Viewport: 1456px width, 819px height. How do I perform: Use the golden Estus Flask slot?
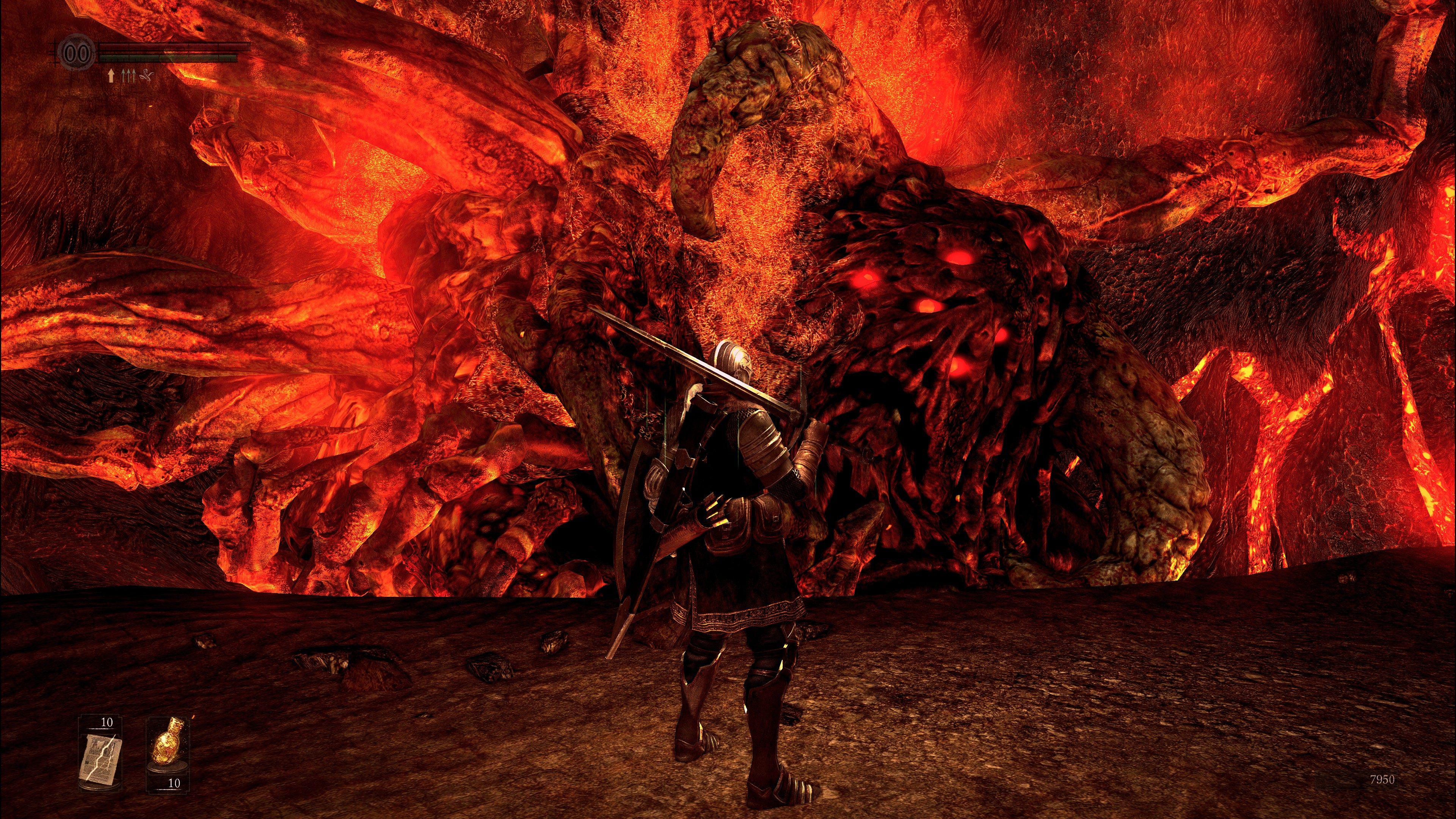pyautogui.click(x=167, y=745)
